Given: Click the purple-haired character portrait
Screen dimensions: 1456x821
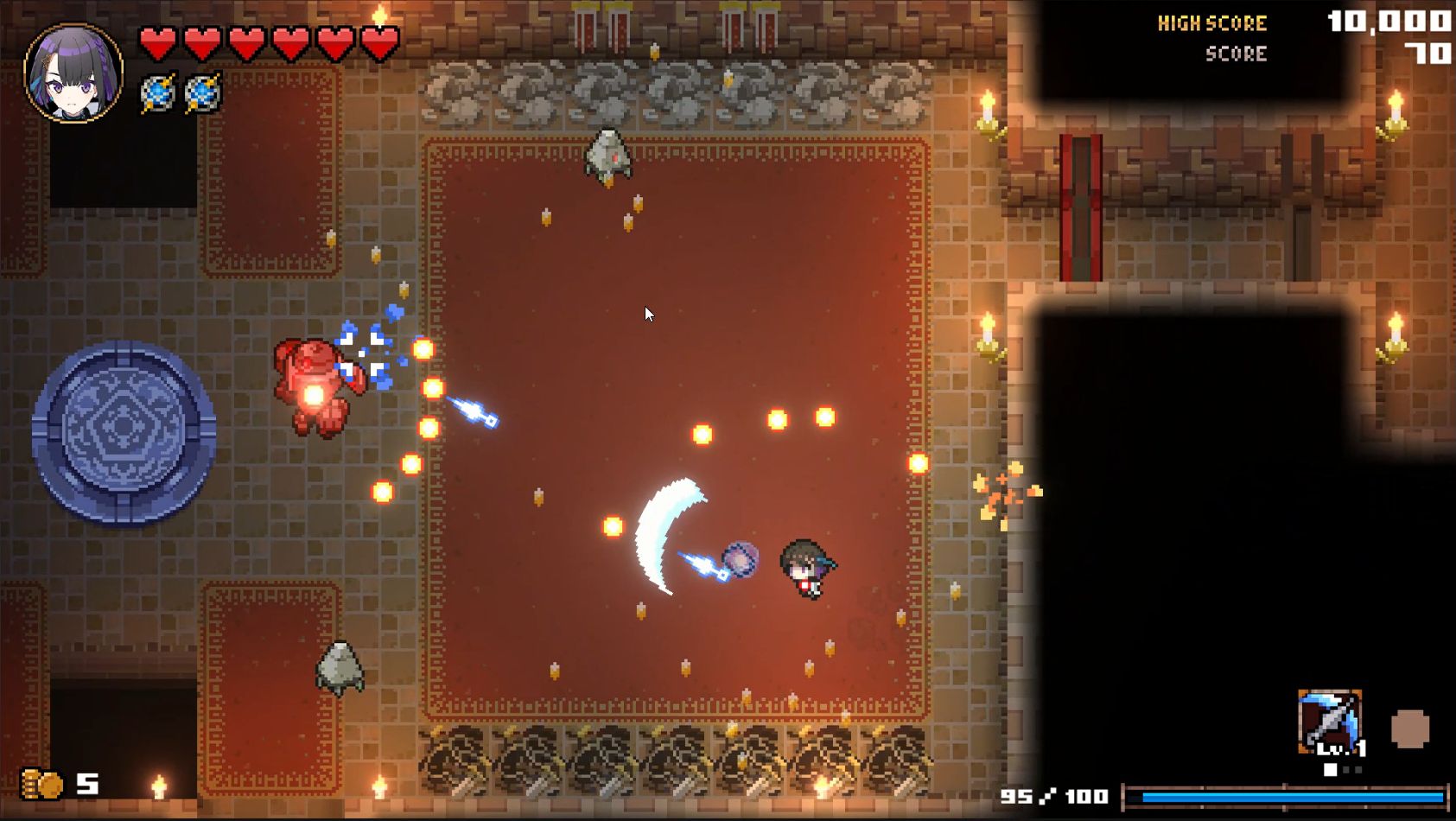Looking at the screenshot, I should [73, 73].
